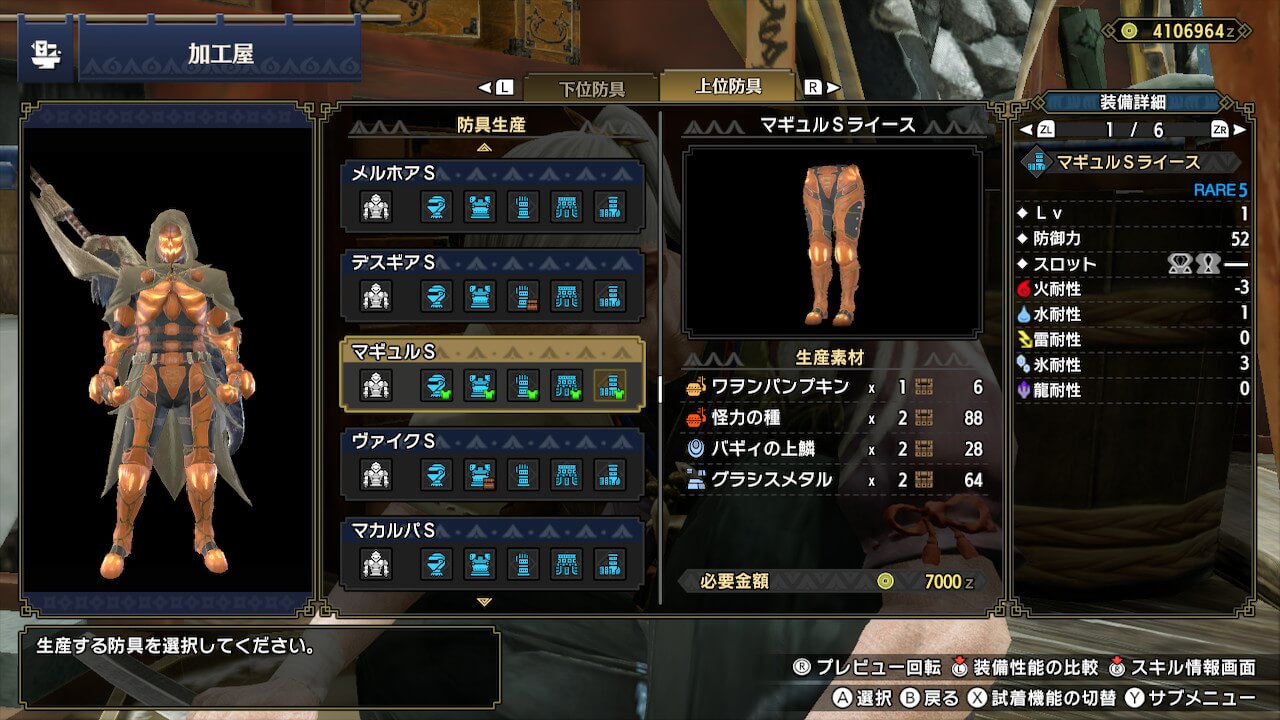Select the マギュルS helmet icon
1280x720 pixels.
point(436,386)
